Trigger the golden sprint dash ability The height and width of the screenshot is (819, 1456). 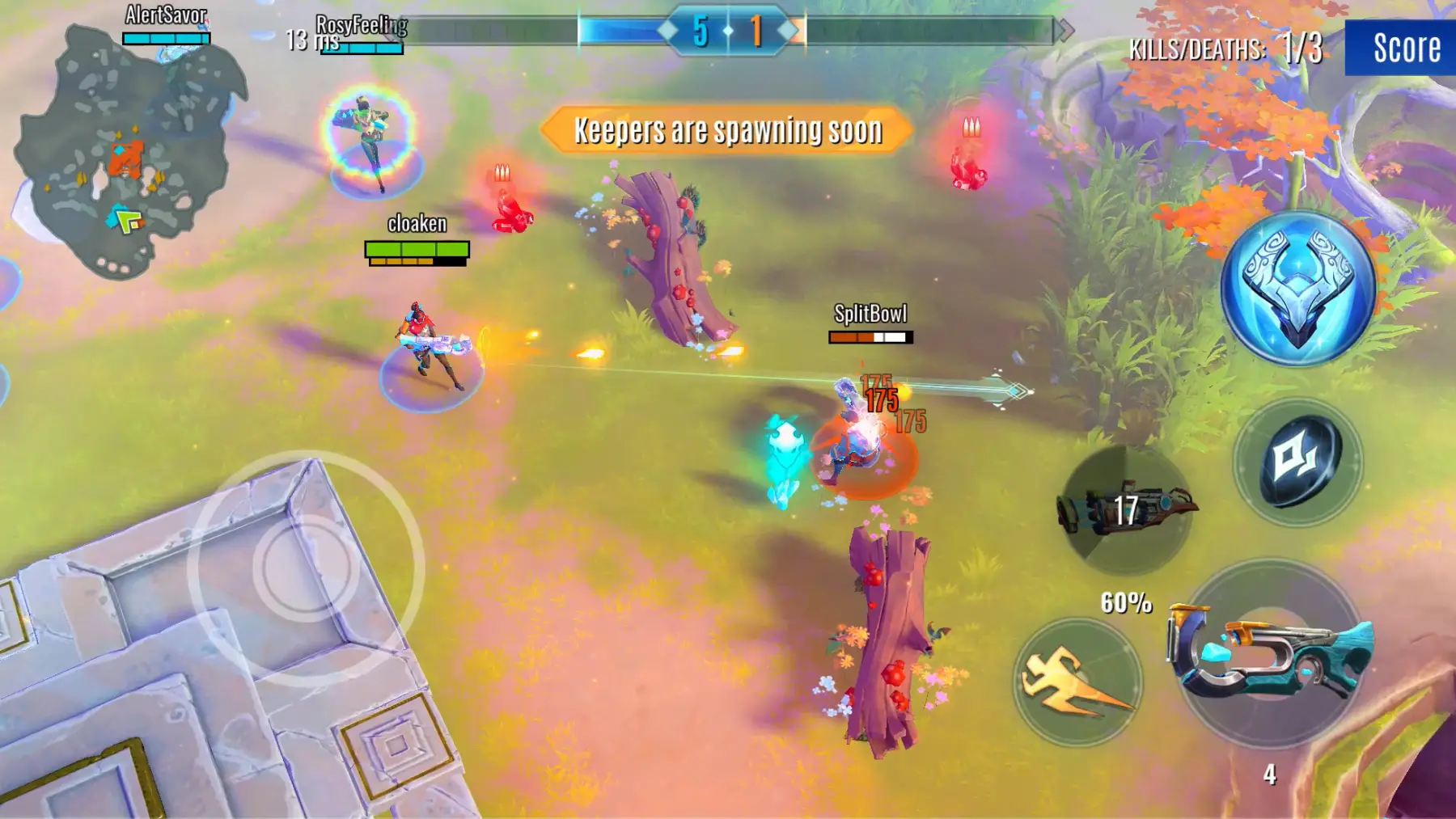(x=1077, y=681)
